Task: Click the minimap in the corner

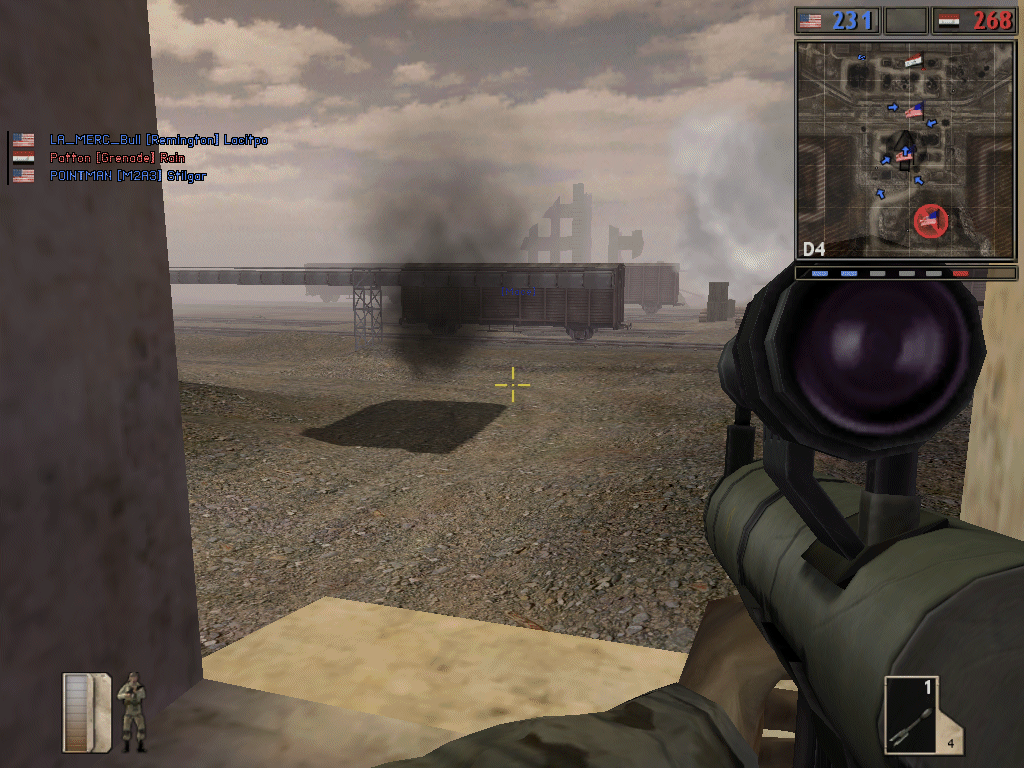Action: (906, 150)
